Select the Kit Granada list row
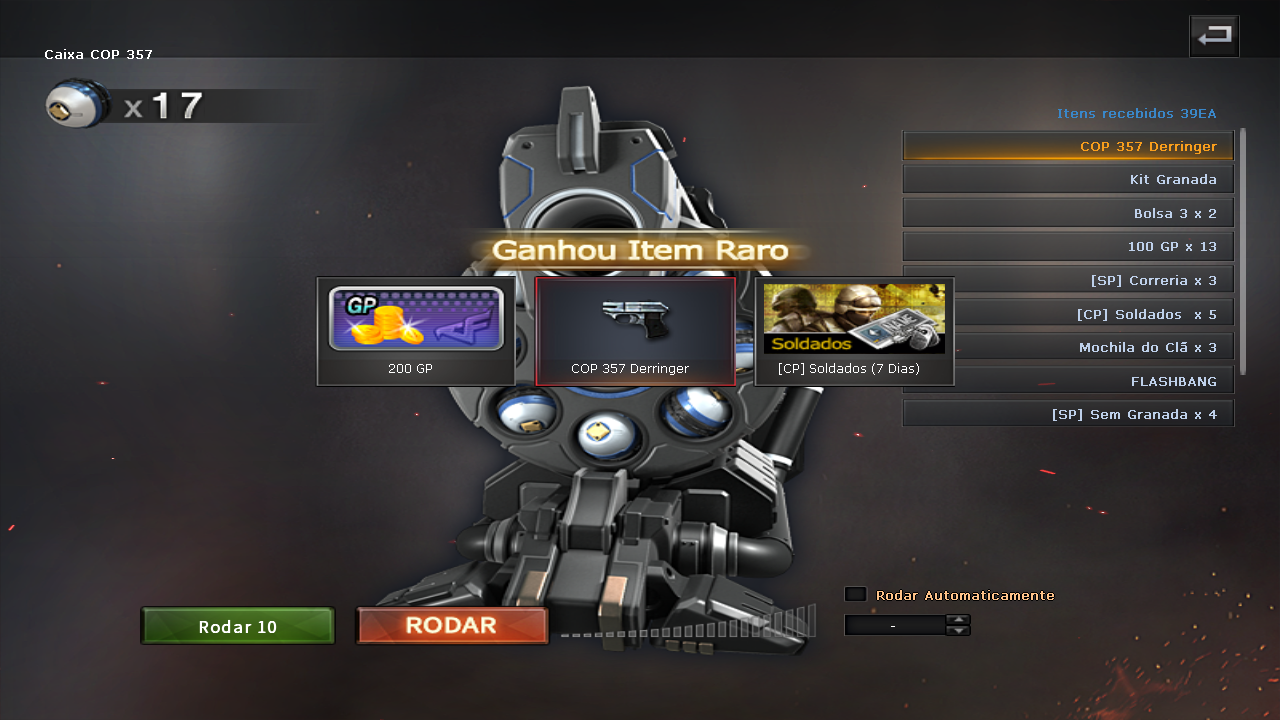1280x720 pixels. pyautogui.click(x=1068, y=180)
